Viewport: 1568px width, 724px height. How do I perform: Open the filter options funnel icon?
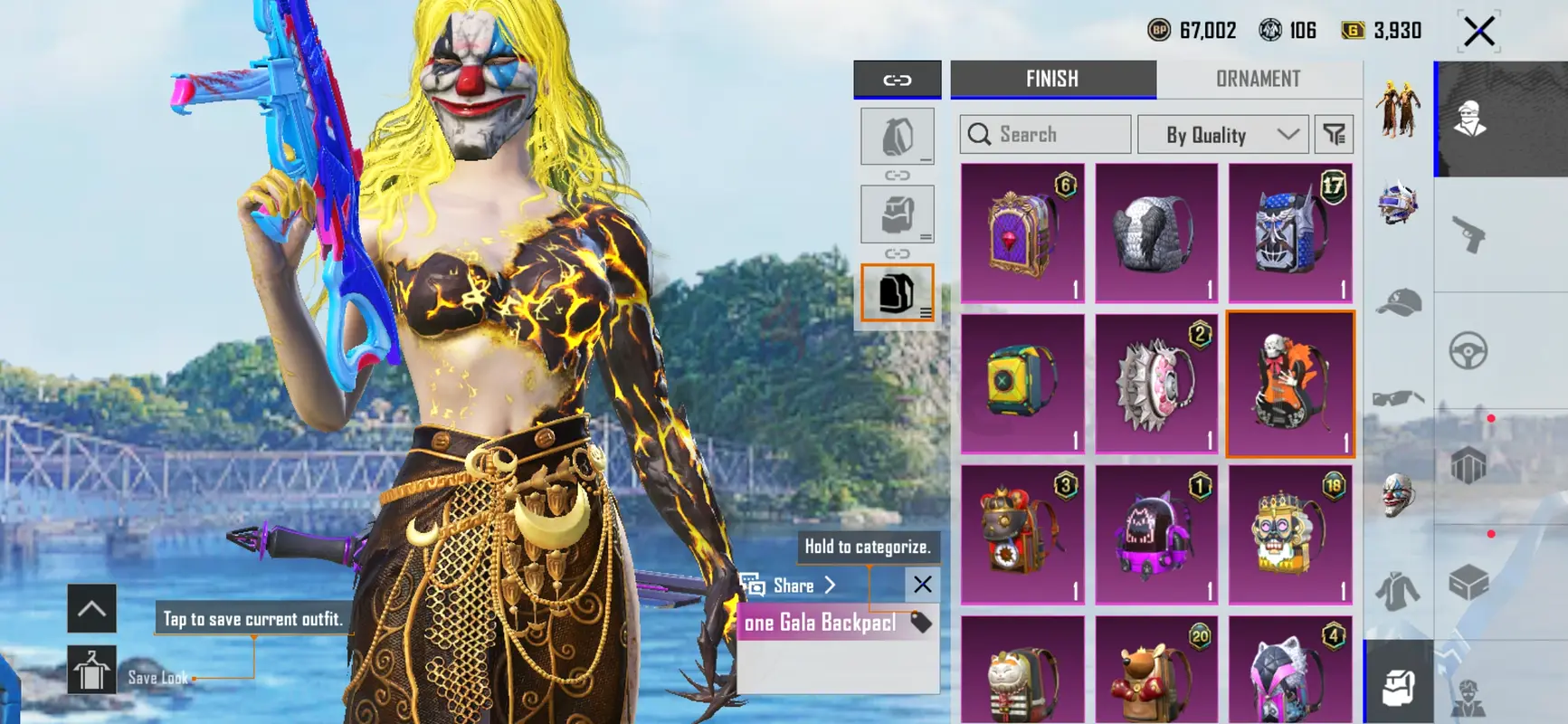click(x=1335, y=135)
